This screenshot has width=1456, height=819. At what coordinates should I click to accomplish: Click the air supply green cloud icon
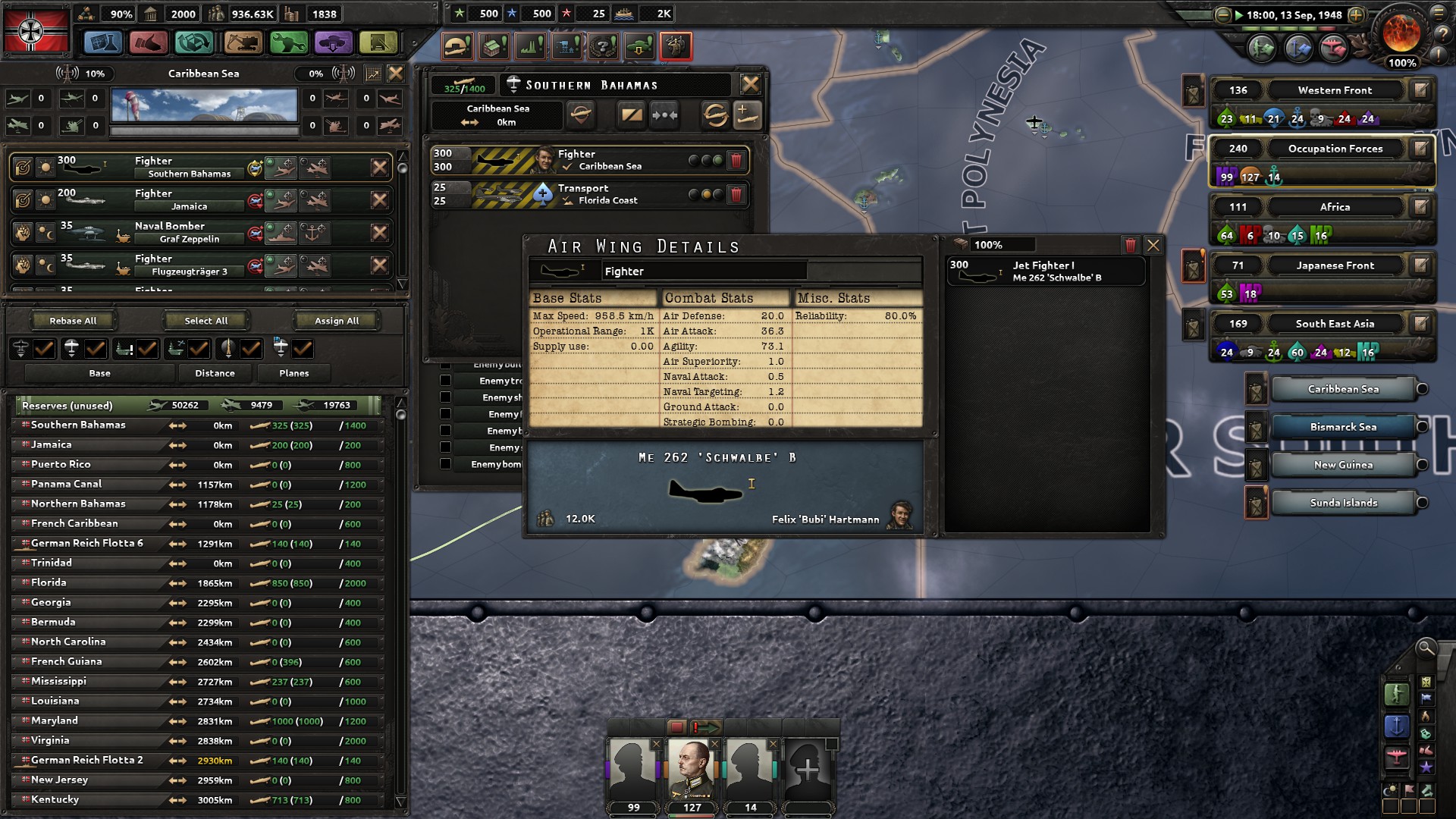638,46
